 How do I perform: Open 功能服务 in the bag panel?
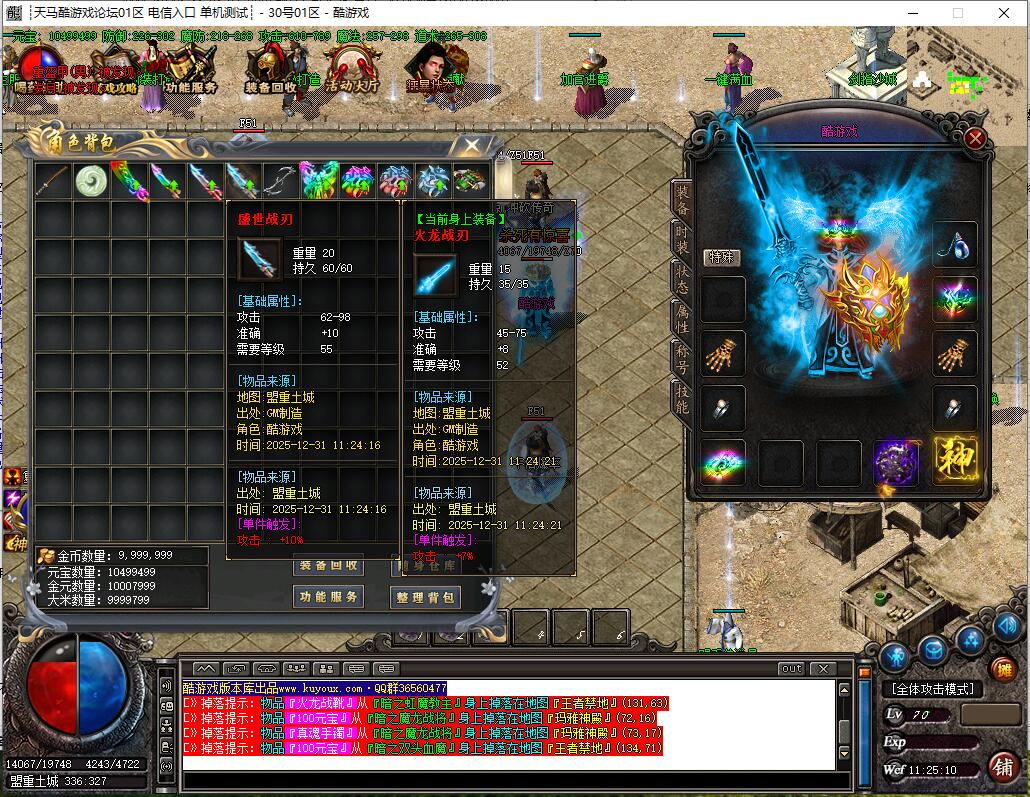(328, 597)
